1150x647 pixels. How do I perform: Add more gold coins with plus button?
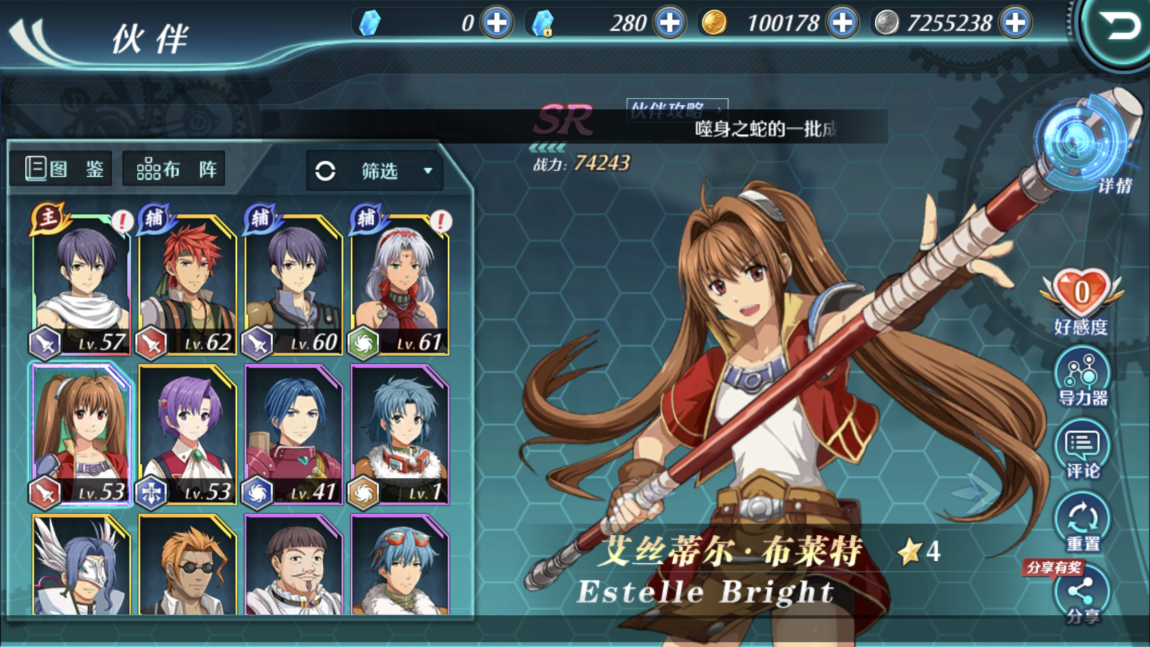click(842, 22)
